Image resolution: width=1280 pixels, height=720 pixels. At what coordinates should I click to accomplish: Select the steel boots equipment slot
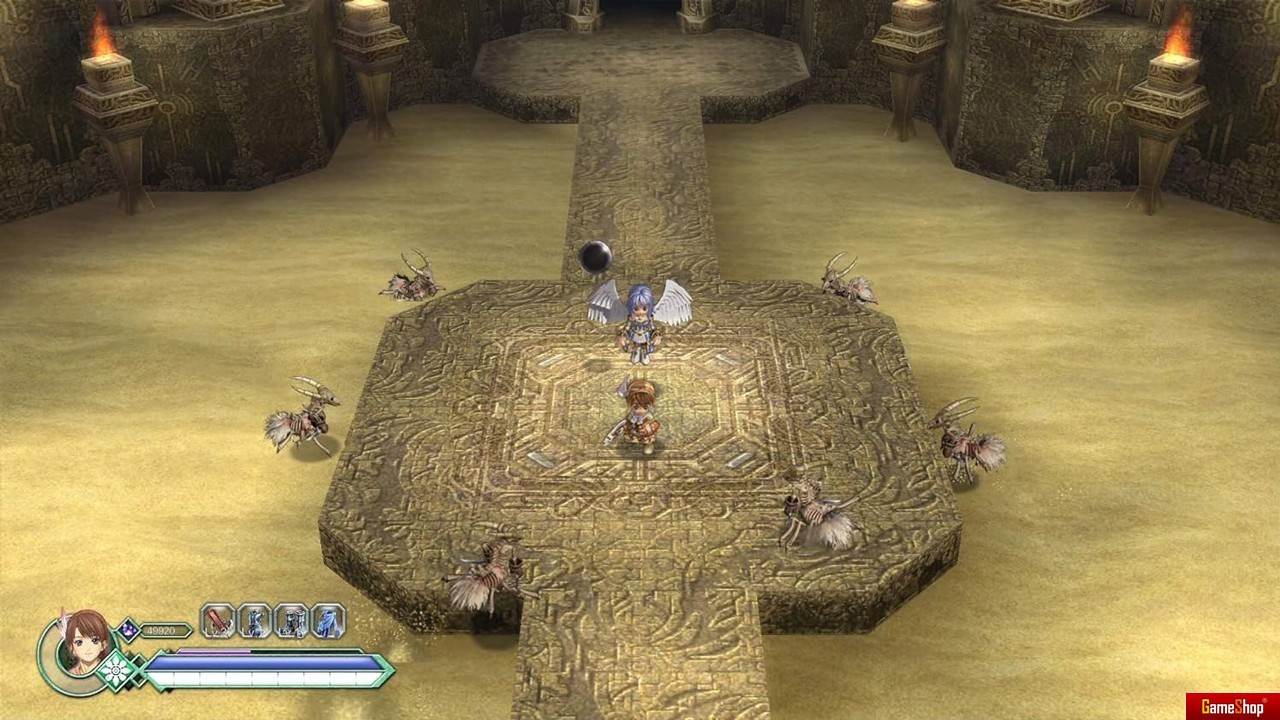tap(291, 621)
